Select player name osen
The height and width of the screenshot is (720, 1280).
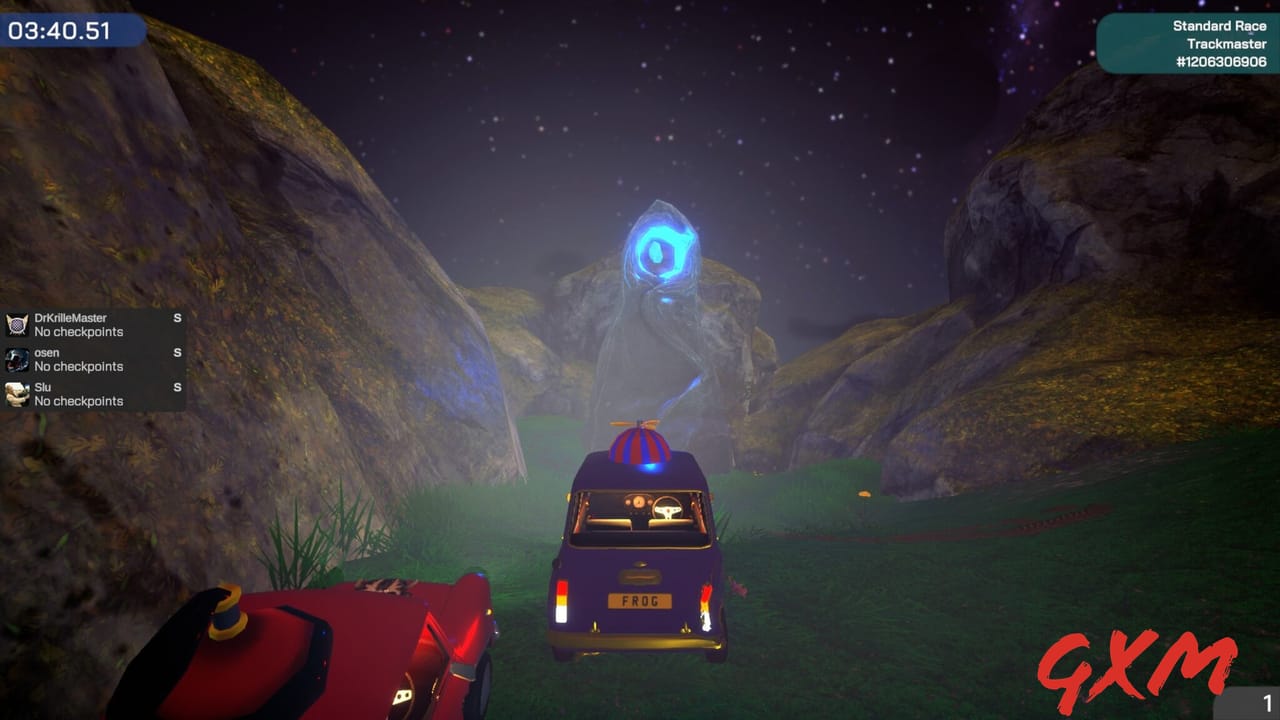(x=46, y=352)
